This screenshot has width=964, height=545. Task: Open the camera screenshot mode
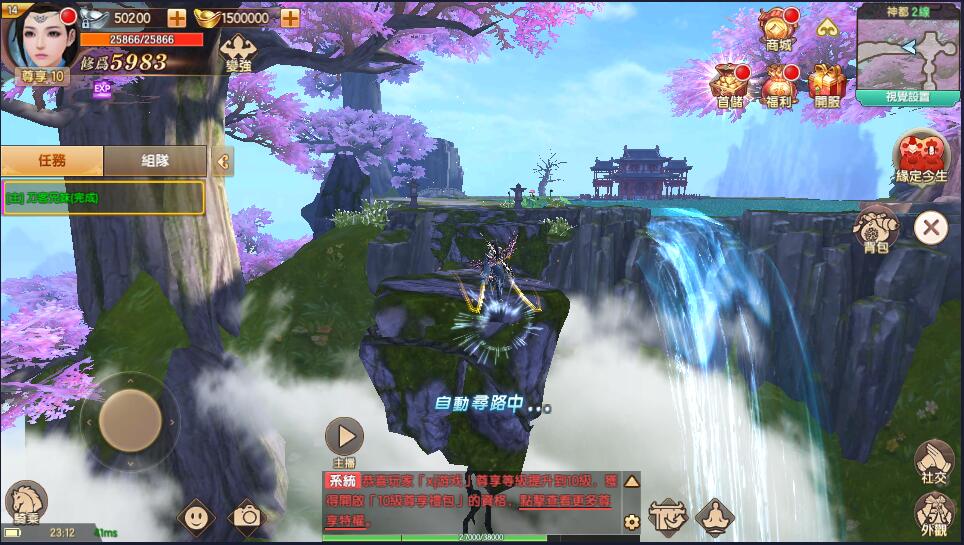pyautogui.click(x=246, y=516)
